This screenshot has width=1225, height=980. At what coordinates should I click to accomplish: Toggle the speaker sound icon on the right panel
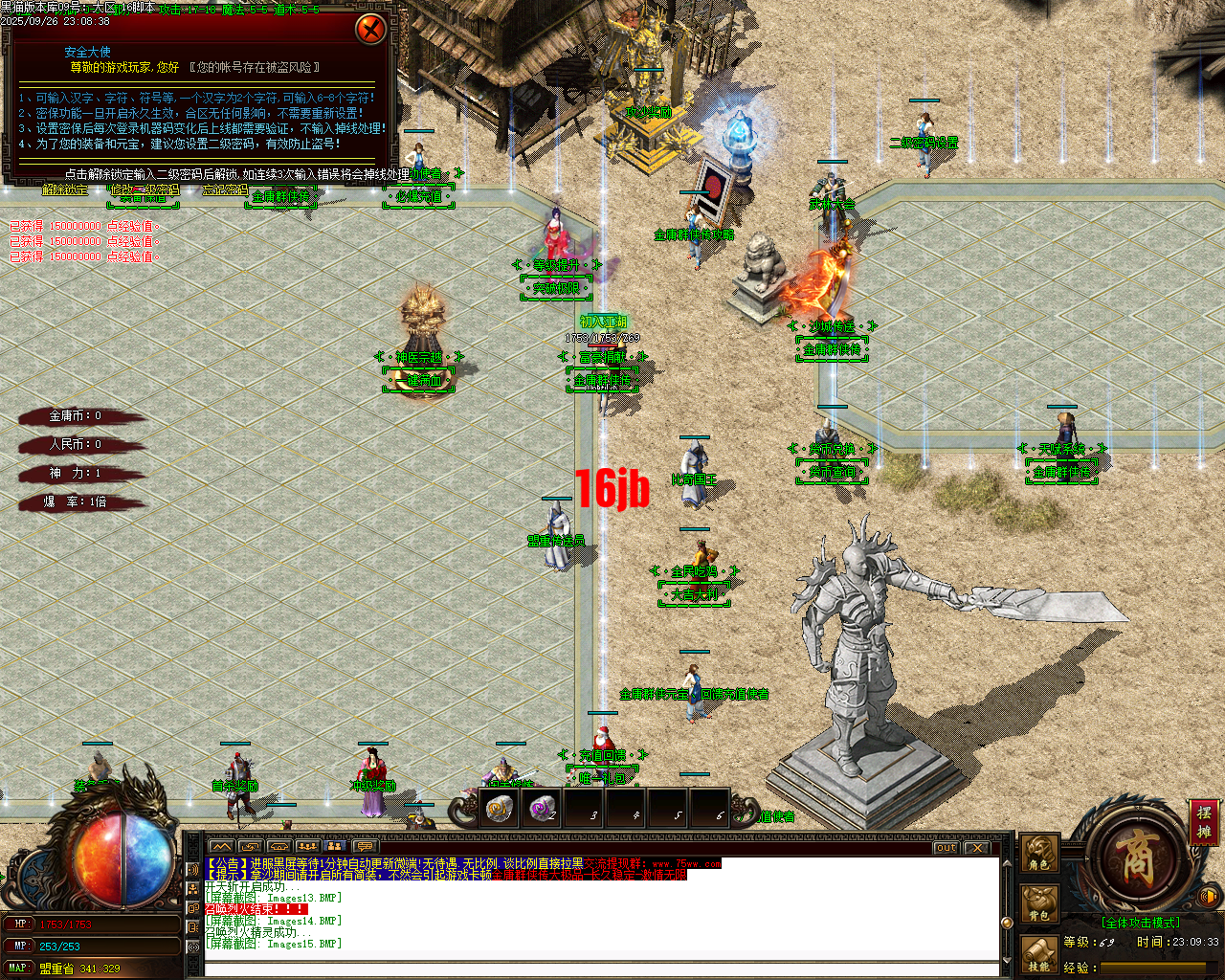(x=1208, y=897)
